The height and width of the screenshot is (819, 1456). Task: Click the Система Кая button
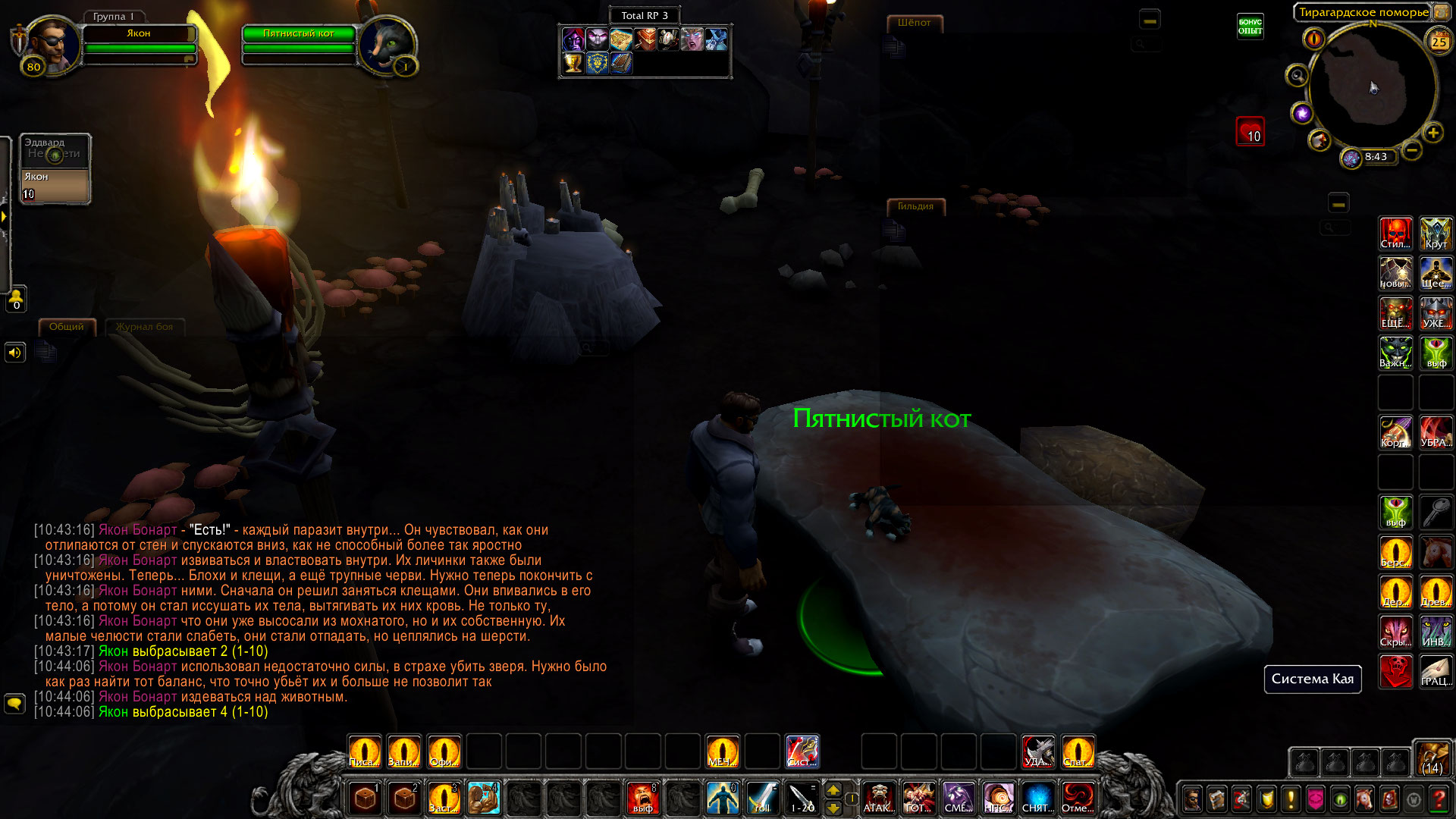[1312, 679]
